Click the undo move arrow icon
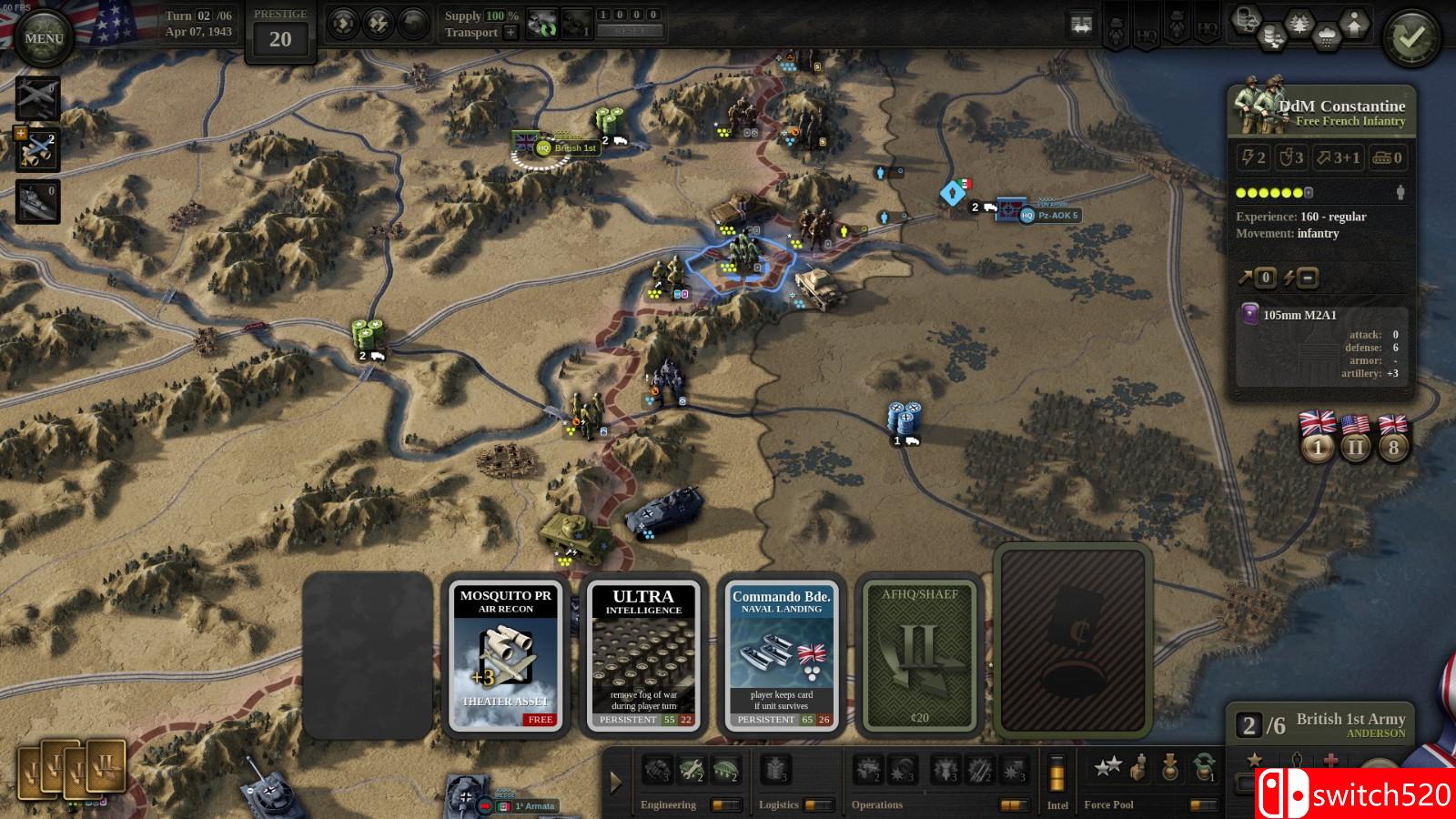 point(411,23)
